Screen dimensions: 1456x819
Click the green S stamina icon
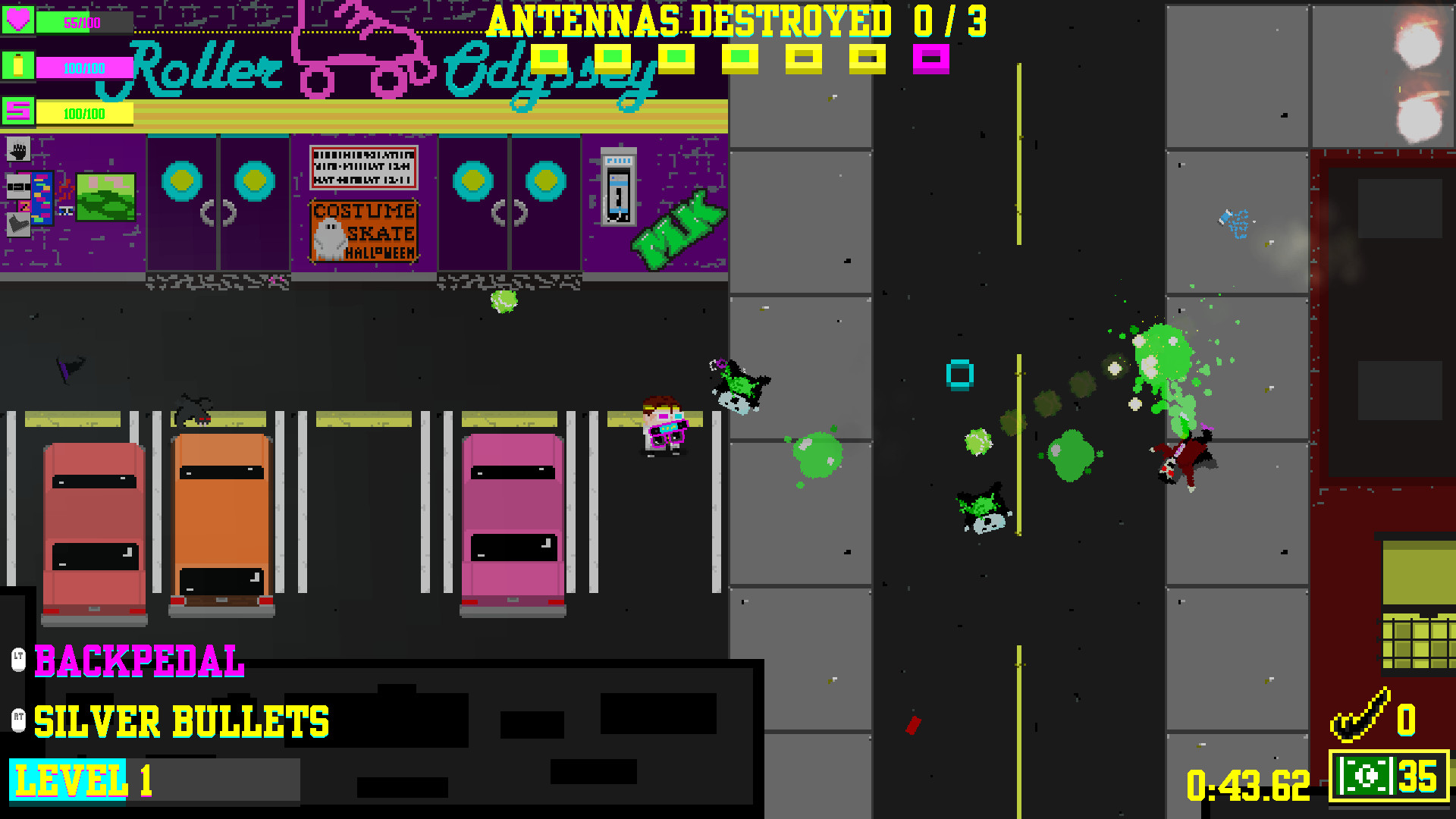[20, 114]
